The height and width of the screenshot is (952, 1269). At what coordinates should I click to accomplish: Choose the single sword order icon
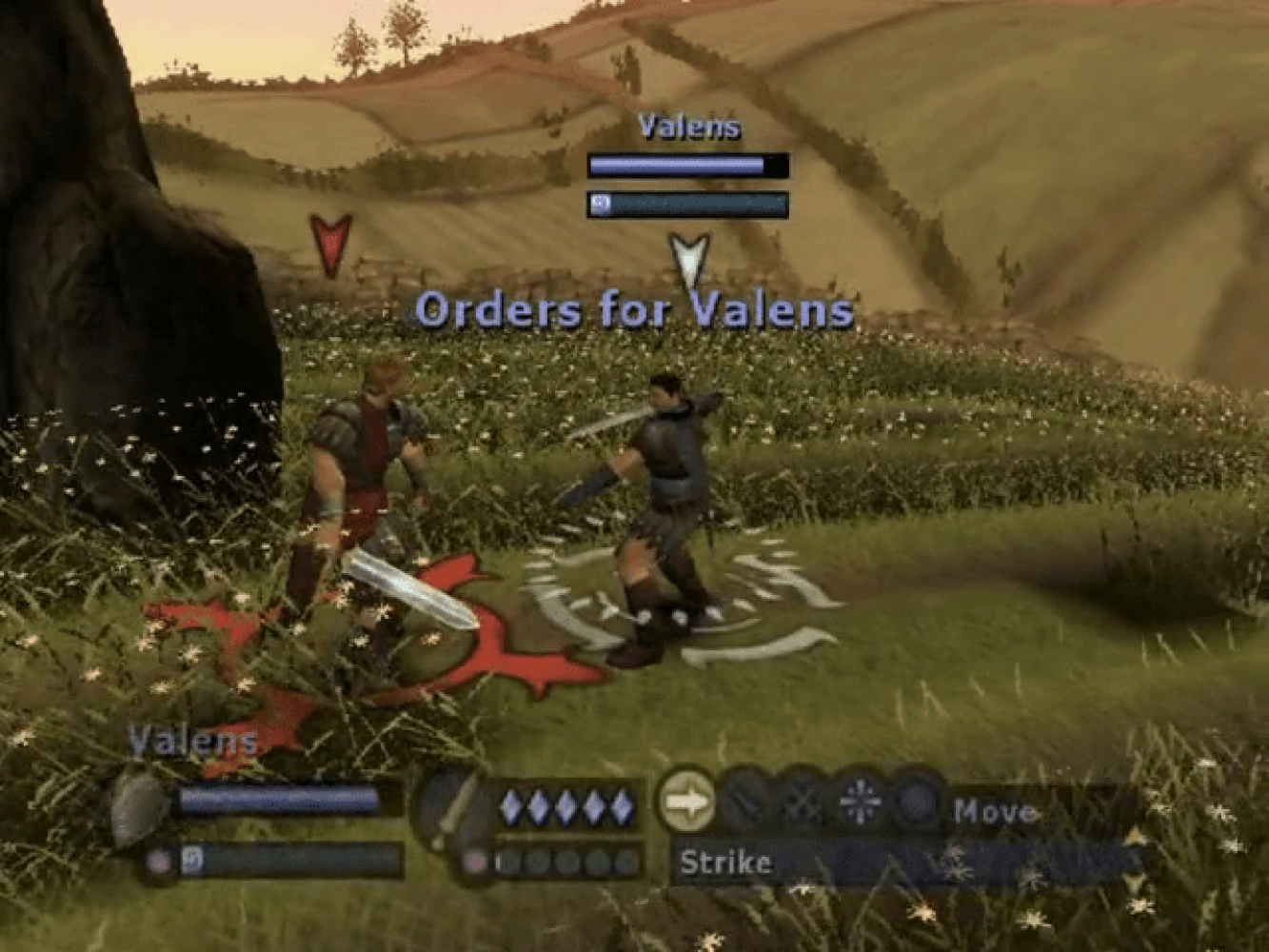click(x=745, y=803)
